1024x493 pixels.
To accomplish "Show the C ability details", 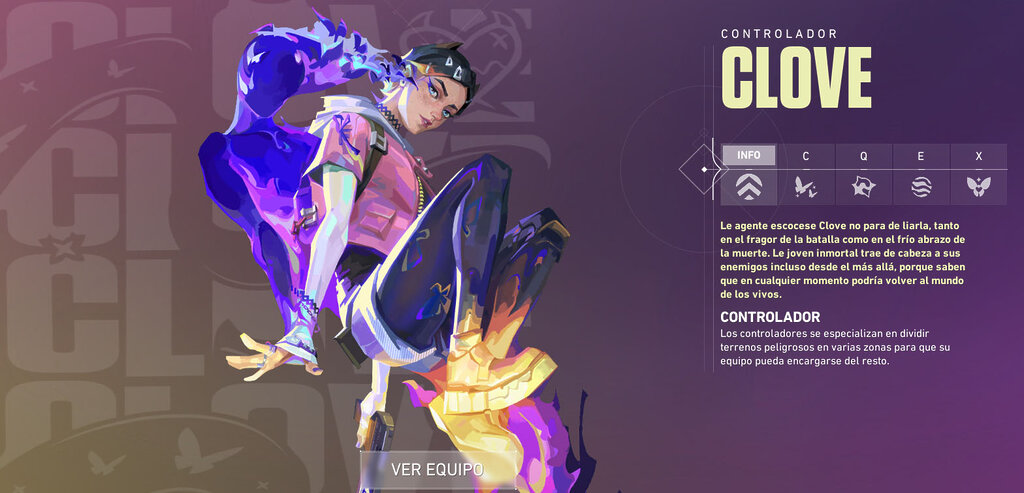I will coord(805,156).
